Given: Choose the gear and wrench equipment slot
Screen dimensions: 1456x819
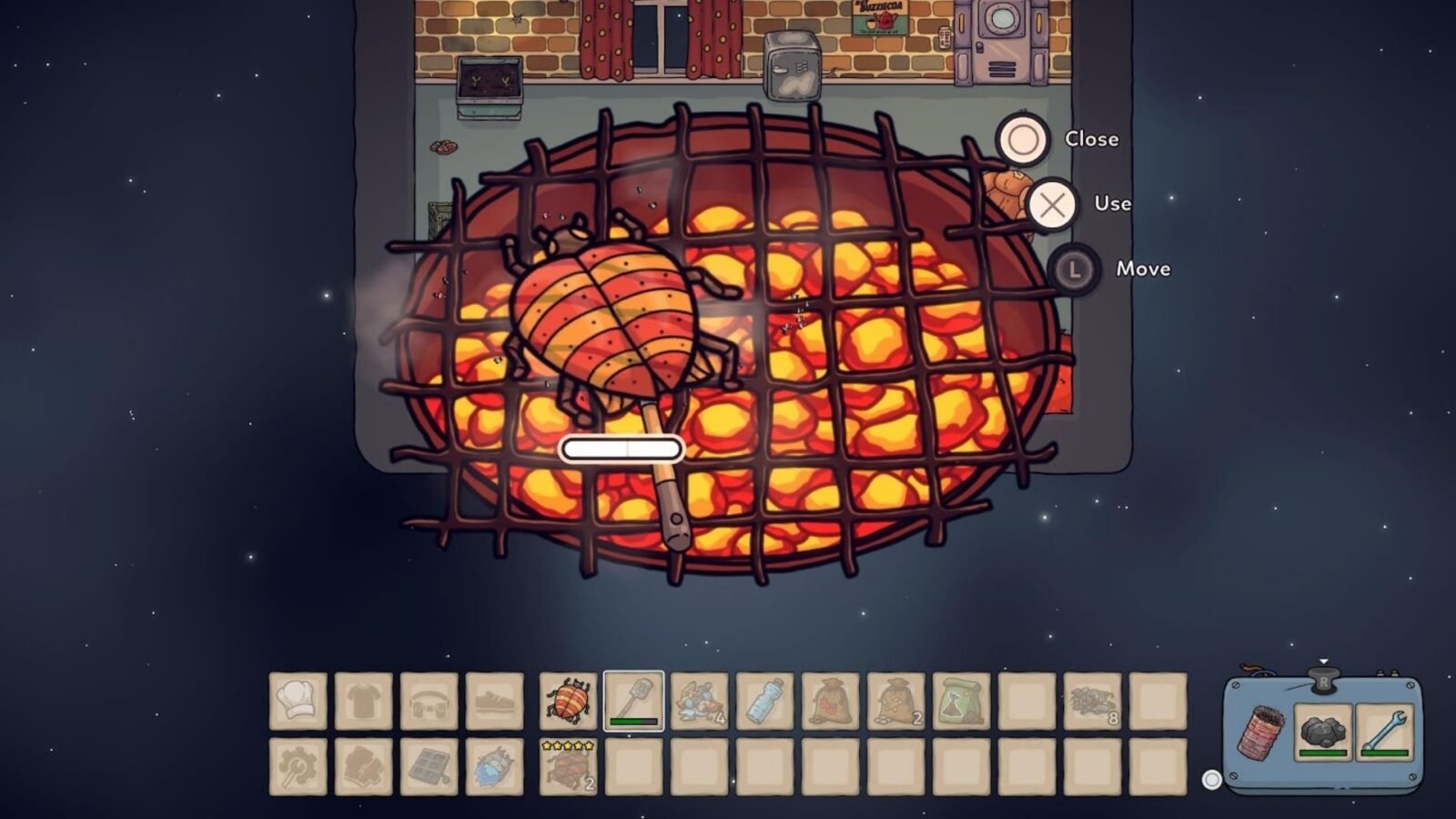Looking at the screenshot, I should pos(298,767).
